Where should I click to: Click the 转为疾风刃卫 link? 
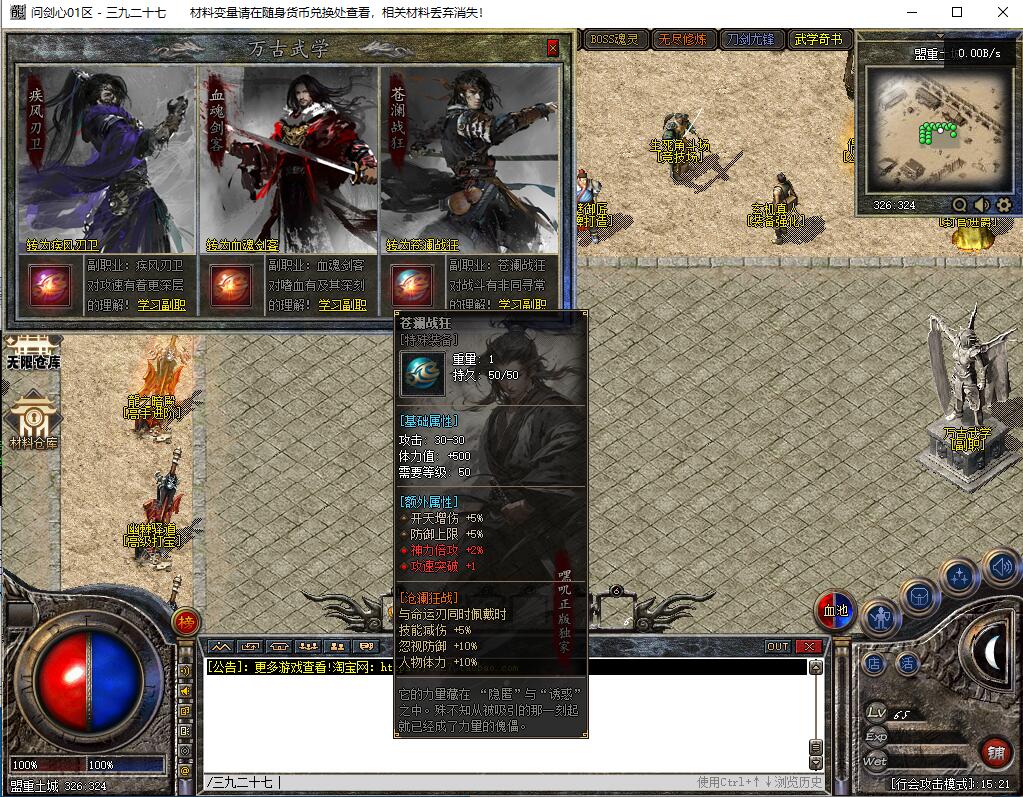coord(63,245)
